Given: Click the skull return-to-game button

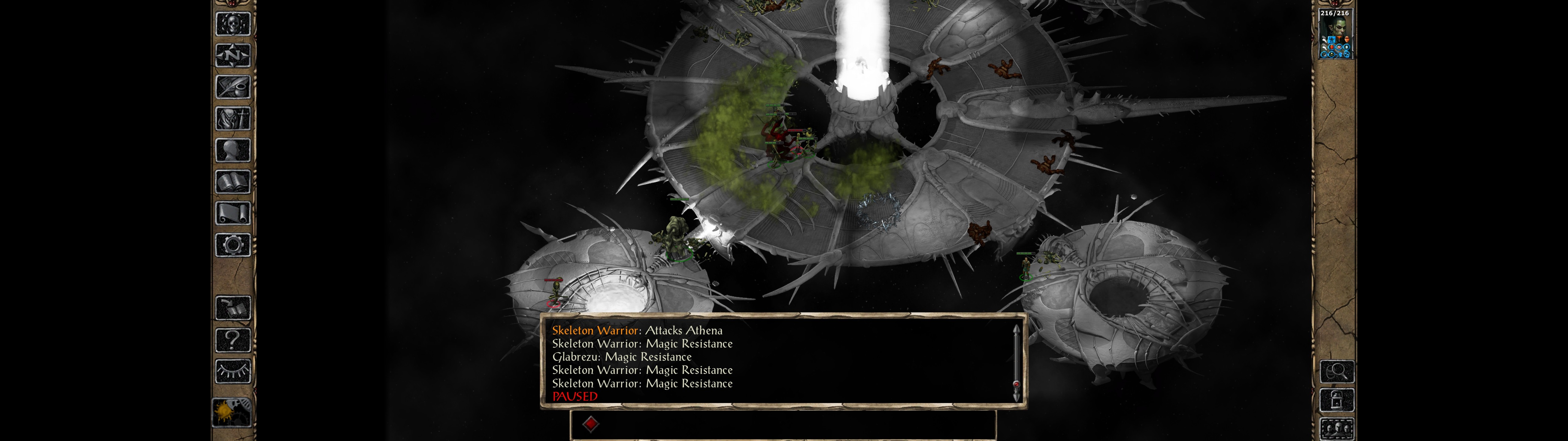Looking at the screenshot, I should coord(232,24).
